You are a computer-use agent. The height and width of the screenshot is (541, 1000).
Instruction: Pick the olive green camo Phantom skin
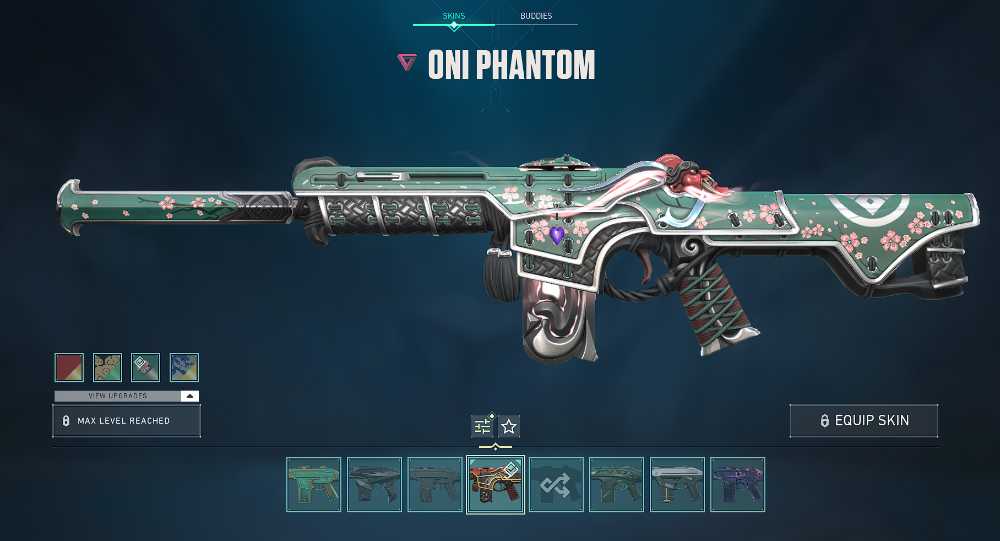(x=617, y=485)
